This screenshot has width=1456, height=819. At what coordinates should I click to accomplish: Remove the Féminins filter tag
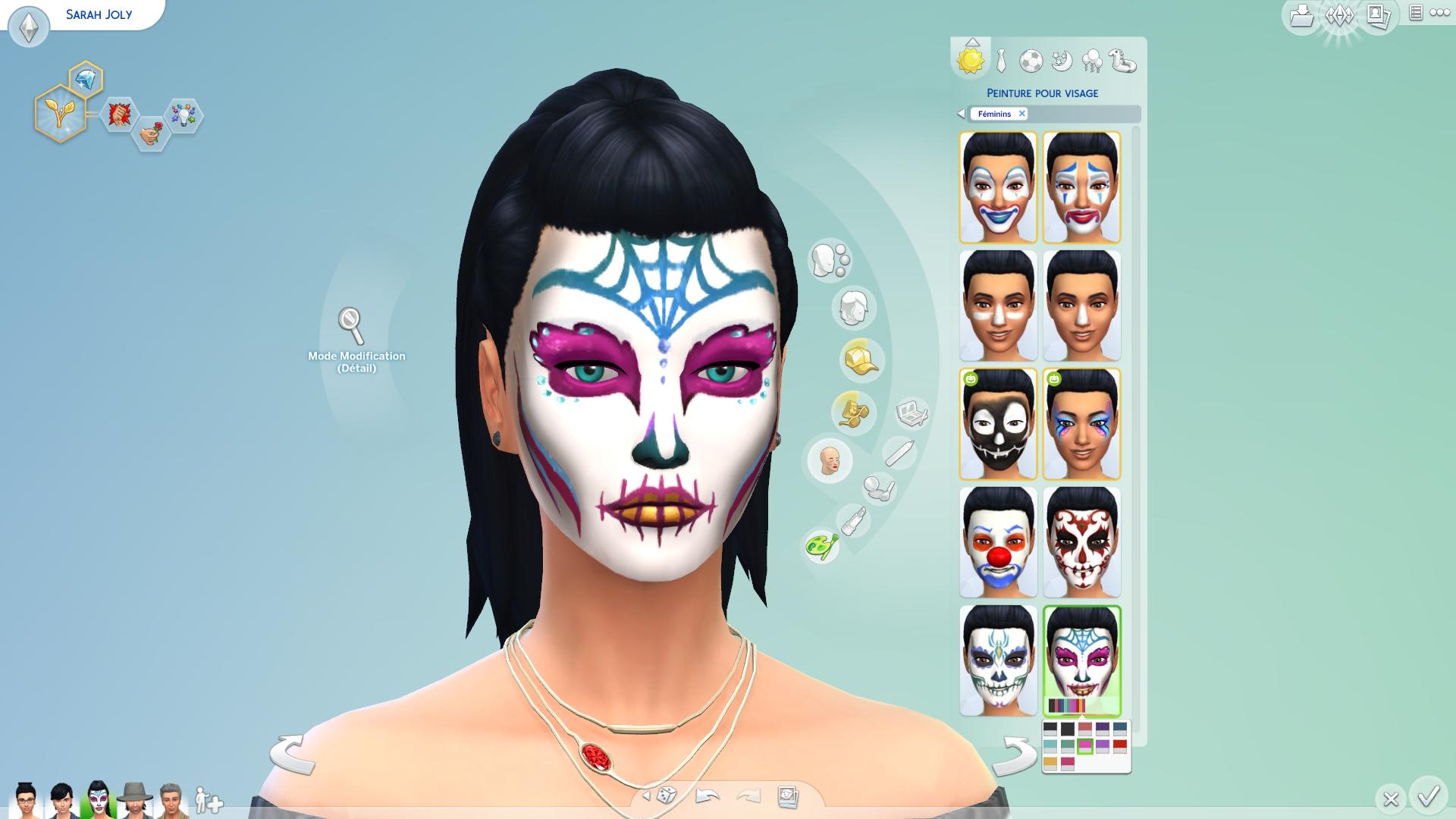[1021, 114]
